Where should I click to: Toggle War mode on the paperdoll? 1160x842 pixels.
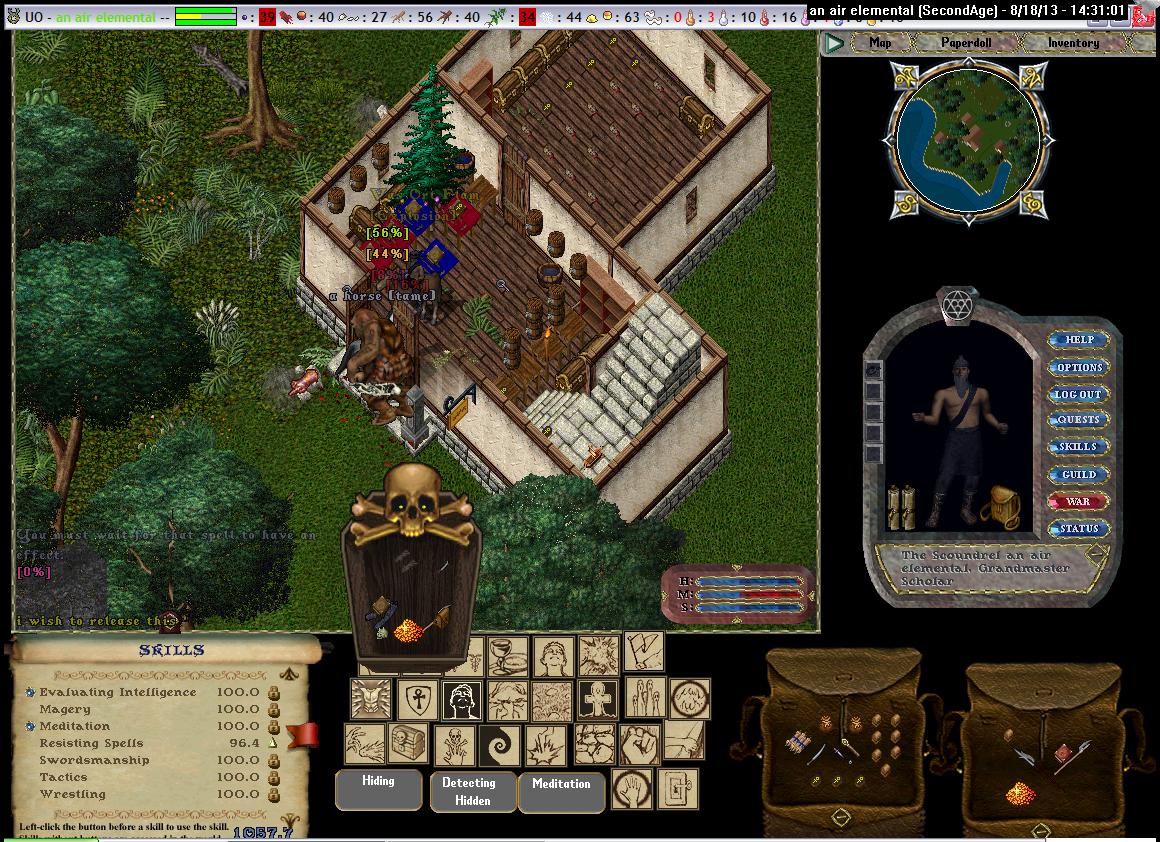(x=1079, y=501)
